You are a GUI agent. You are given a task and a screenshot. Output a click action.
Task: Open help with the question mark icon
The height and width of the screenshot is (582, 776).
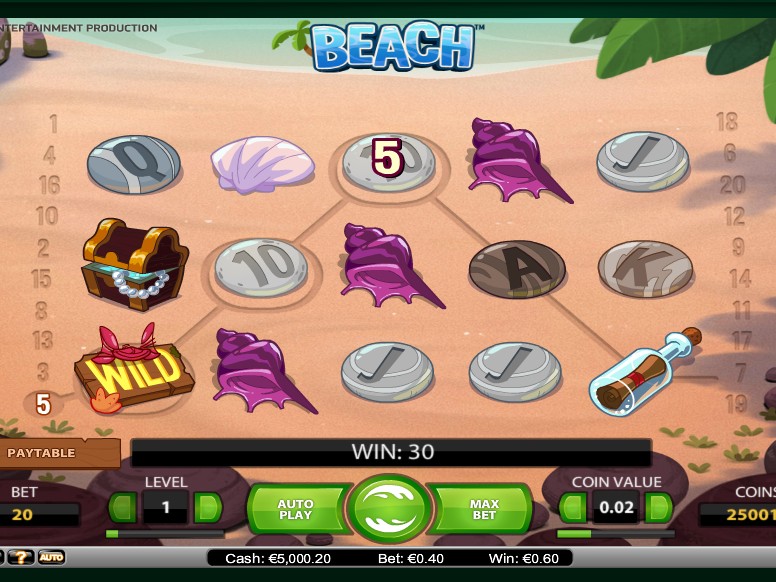point(20,557)
